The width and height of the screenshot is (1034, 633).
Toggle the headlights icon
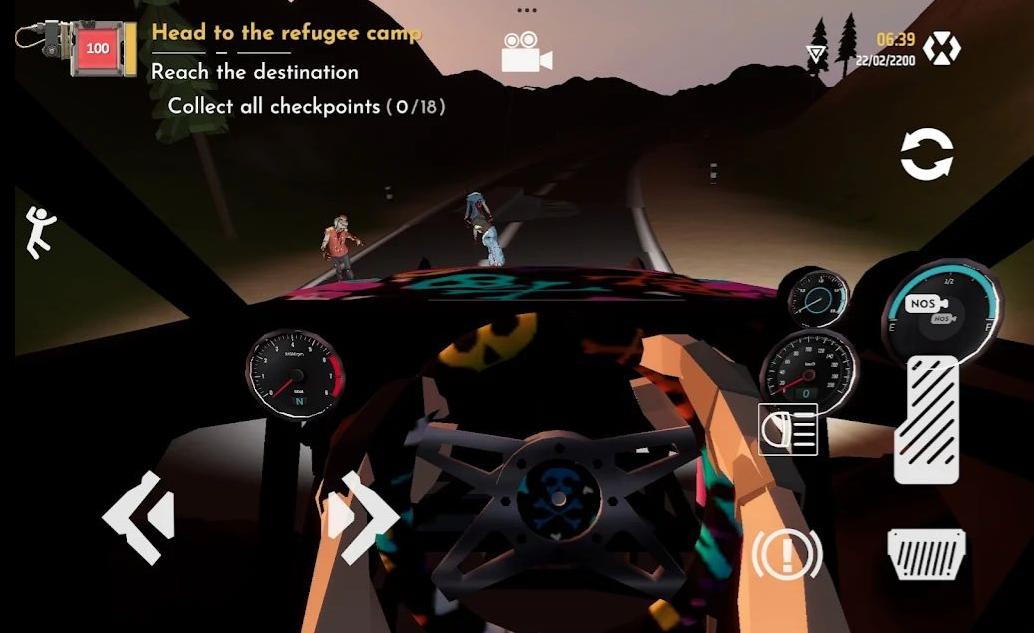788,429
